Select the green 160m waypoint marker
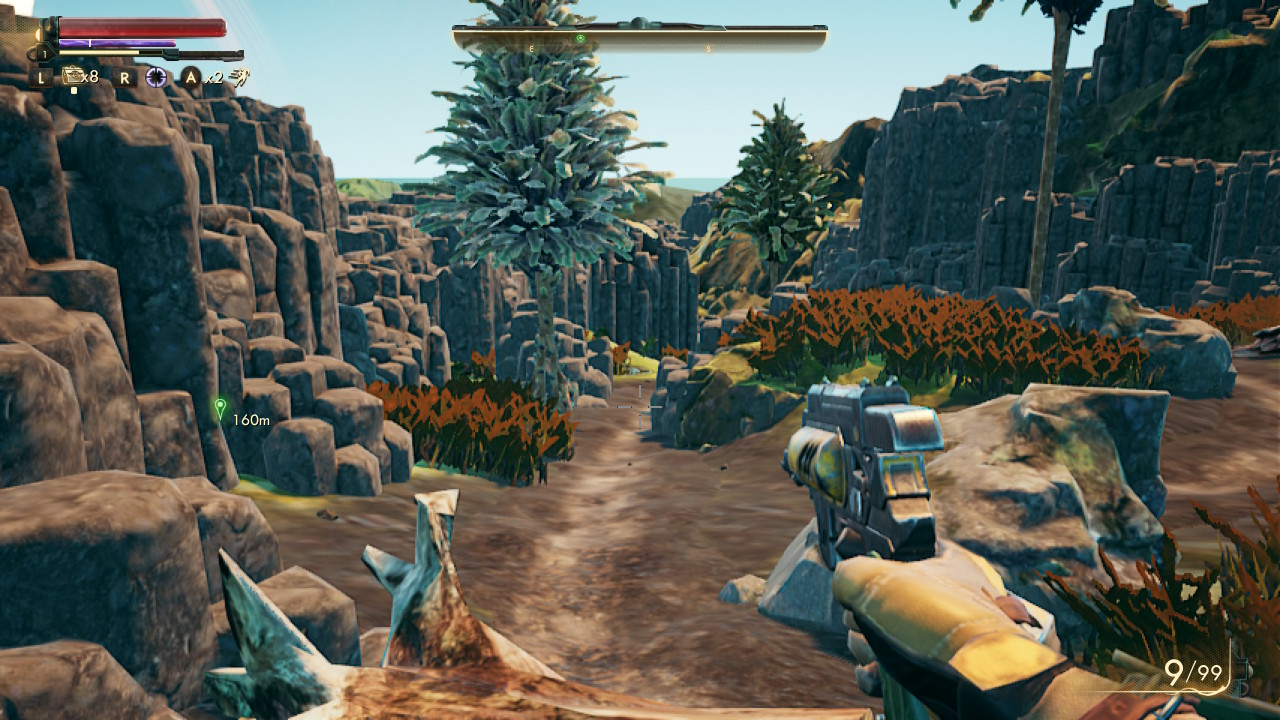 (x=220, y=408)
